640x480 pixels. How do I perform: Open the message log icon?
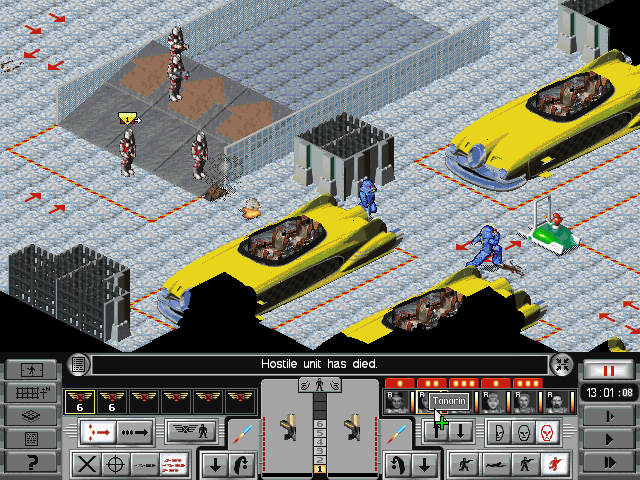pos(80,364)
